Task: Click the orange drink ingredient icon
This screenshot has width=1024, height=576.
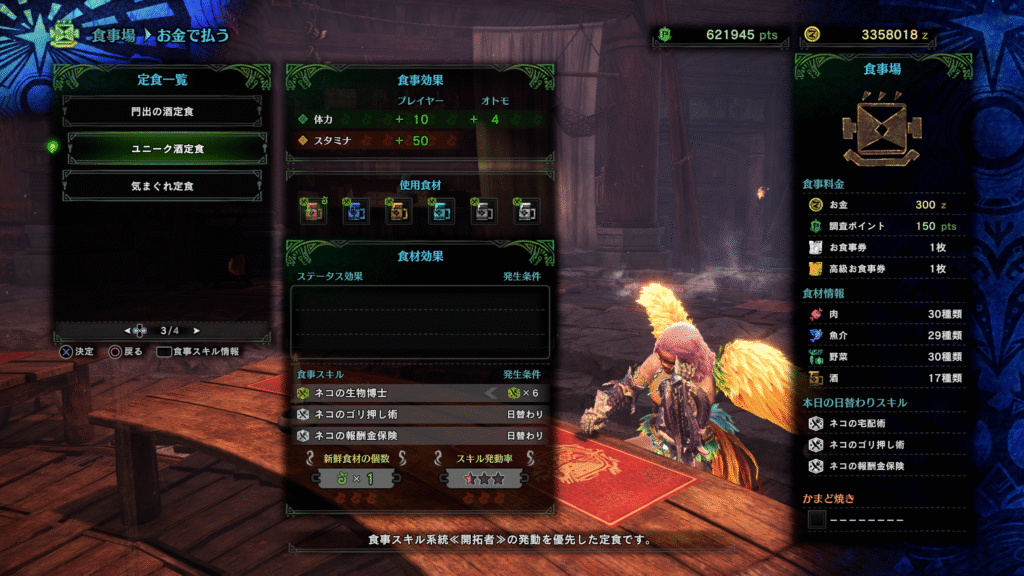Action: click(x=398, y=210)
